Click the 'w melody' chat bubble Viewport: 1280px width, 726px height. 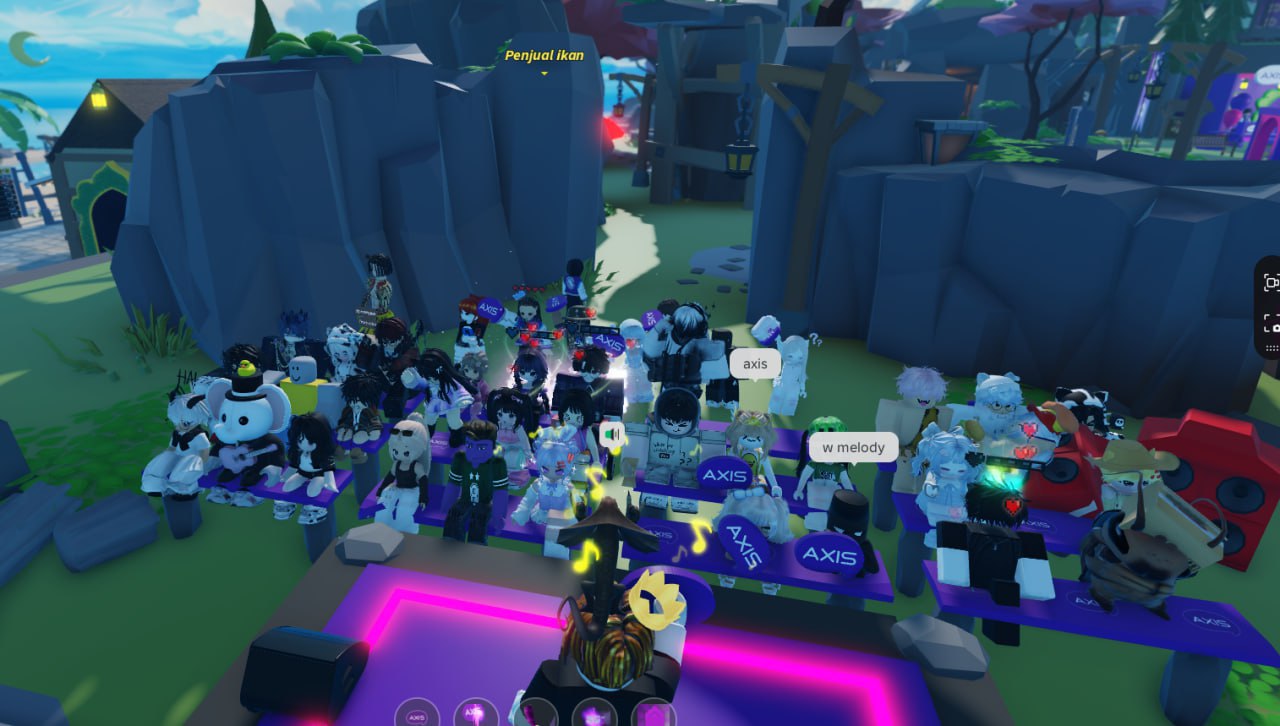851,447
